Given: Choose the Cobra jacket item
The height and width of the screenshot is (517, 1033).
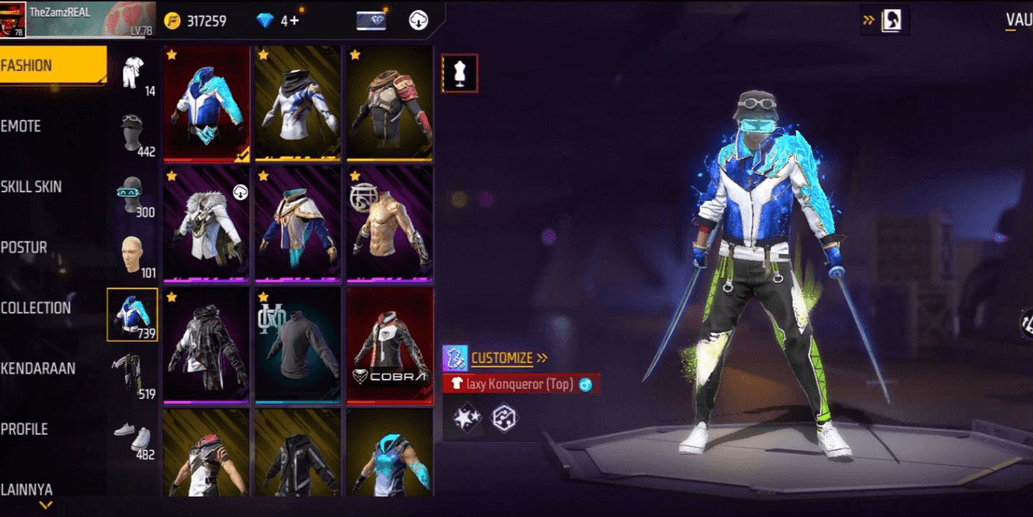Looking at the screenshot, I should point(389,344).
